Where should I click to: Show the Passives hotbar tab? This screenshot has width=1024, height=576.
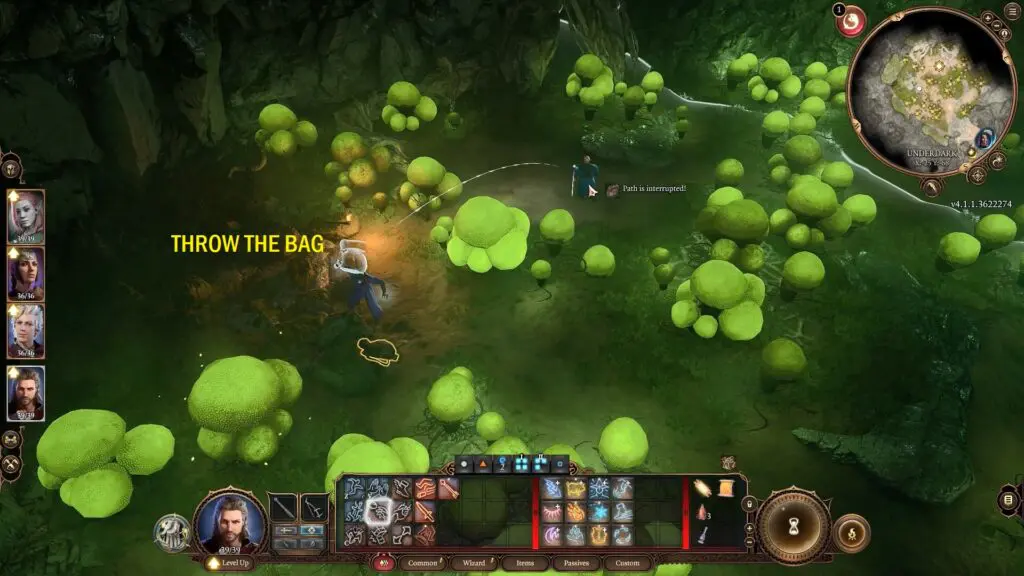coord(576,563)
